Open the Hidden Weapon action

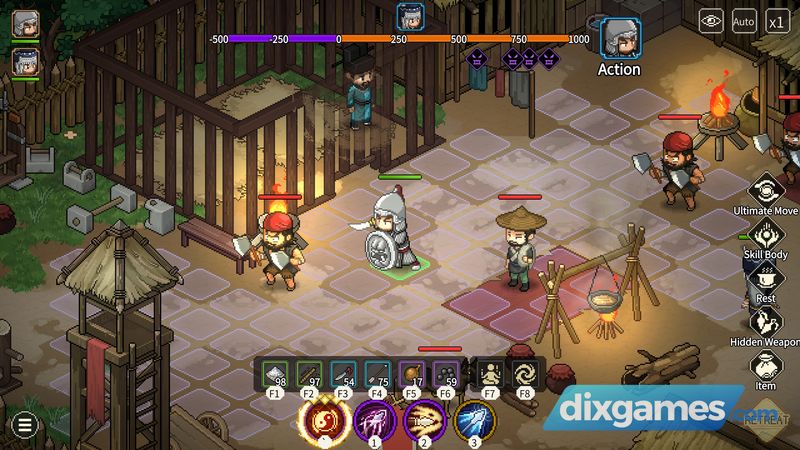766,322
